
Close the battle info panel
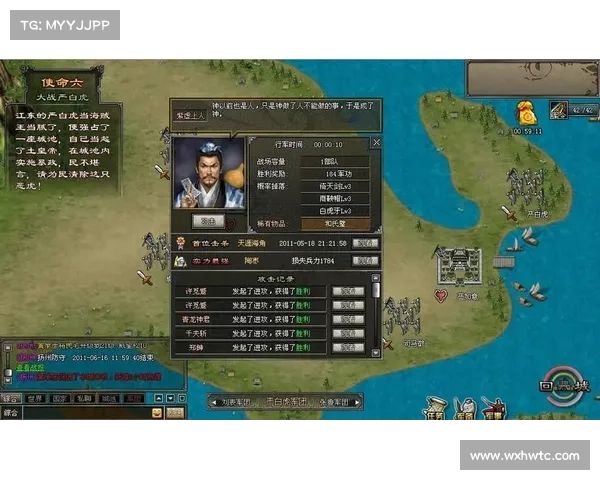point(376,143)
